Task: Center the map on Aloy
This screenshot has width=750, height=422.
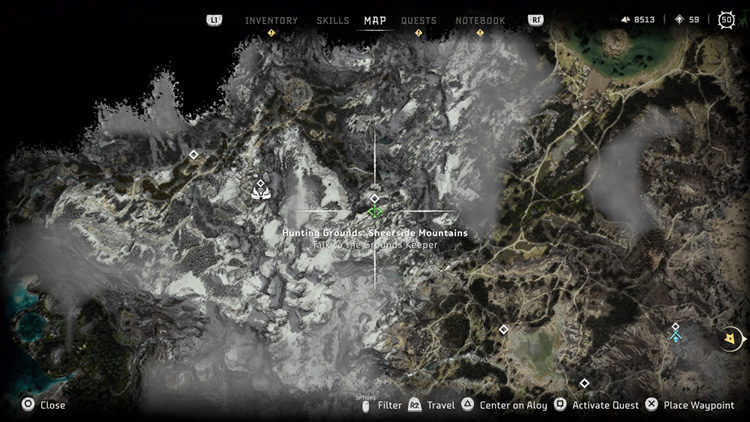Action: pos(503,405)
